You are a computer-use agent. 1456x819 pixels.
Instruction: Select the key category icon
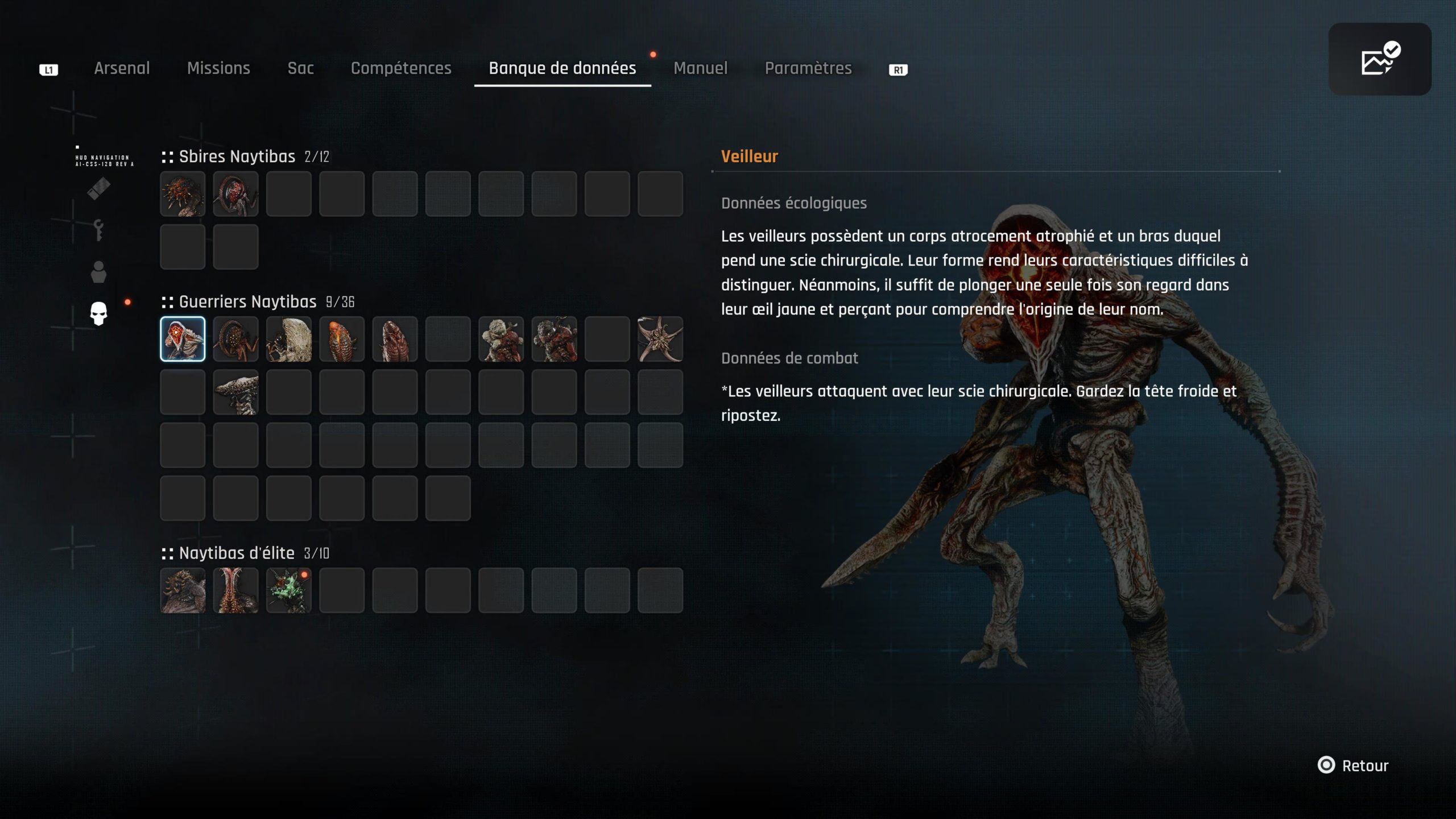point(98,231)
